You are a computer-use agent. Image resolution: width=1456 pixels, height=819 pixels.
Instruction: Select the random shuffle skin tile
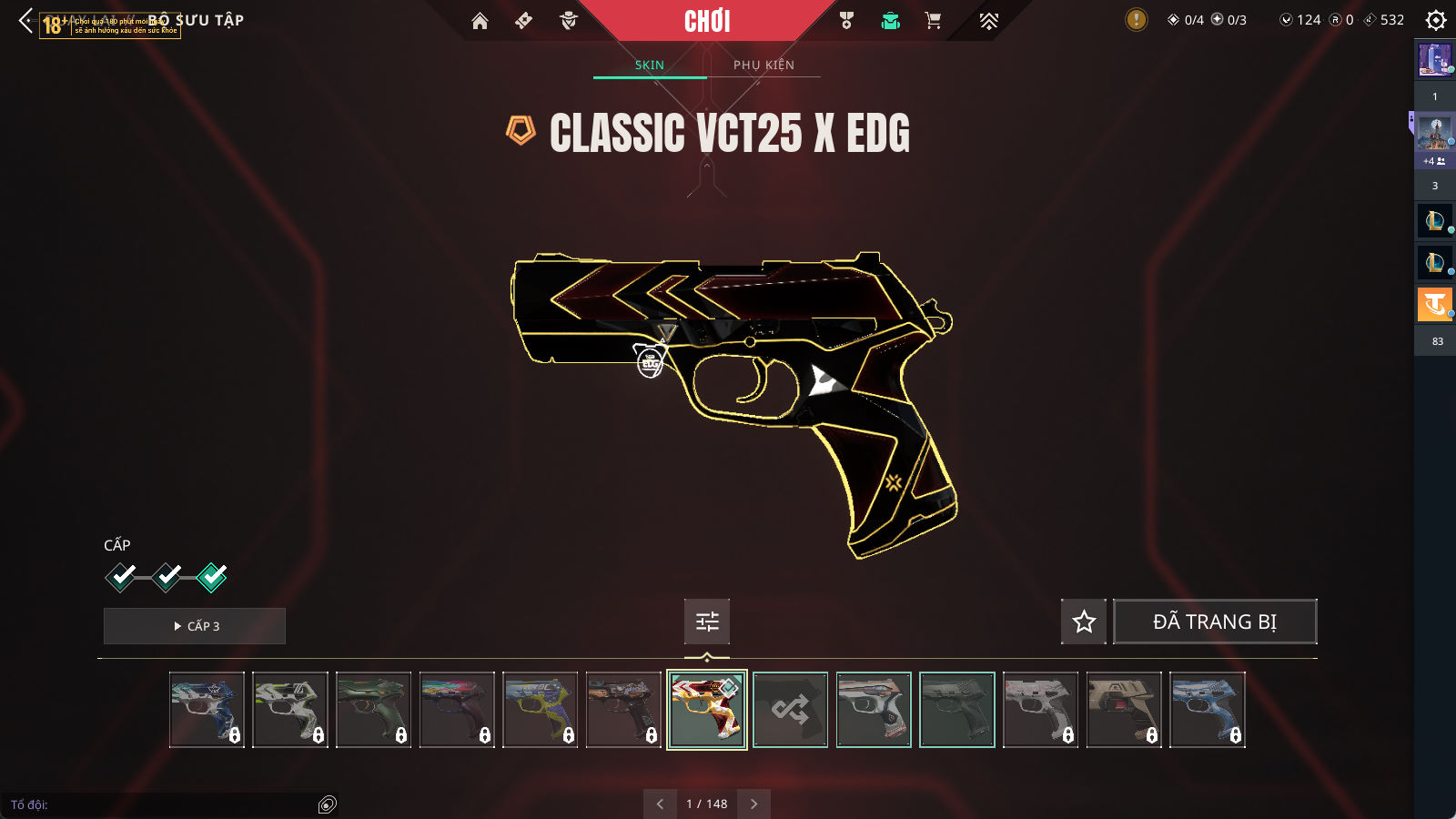[x=790, y=710]
